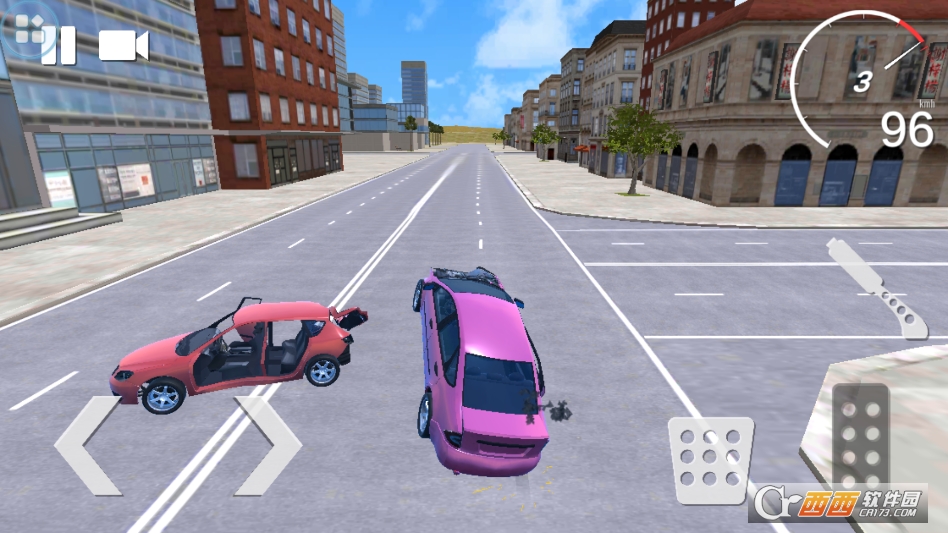The height and width of the screenshot is (533, 948).
Task: Steer right with the right arrow
Action: click(x=268, y=445)
